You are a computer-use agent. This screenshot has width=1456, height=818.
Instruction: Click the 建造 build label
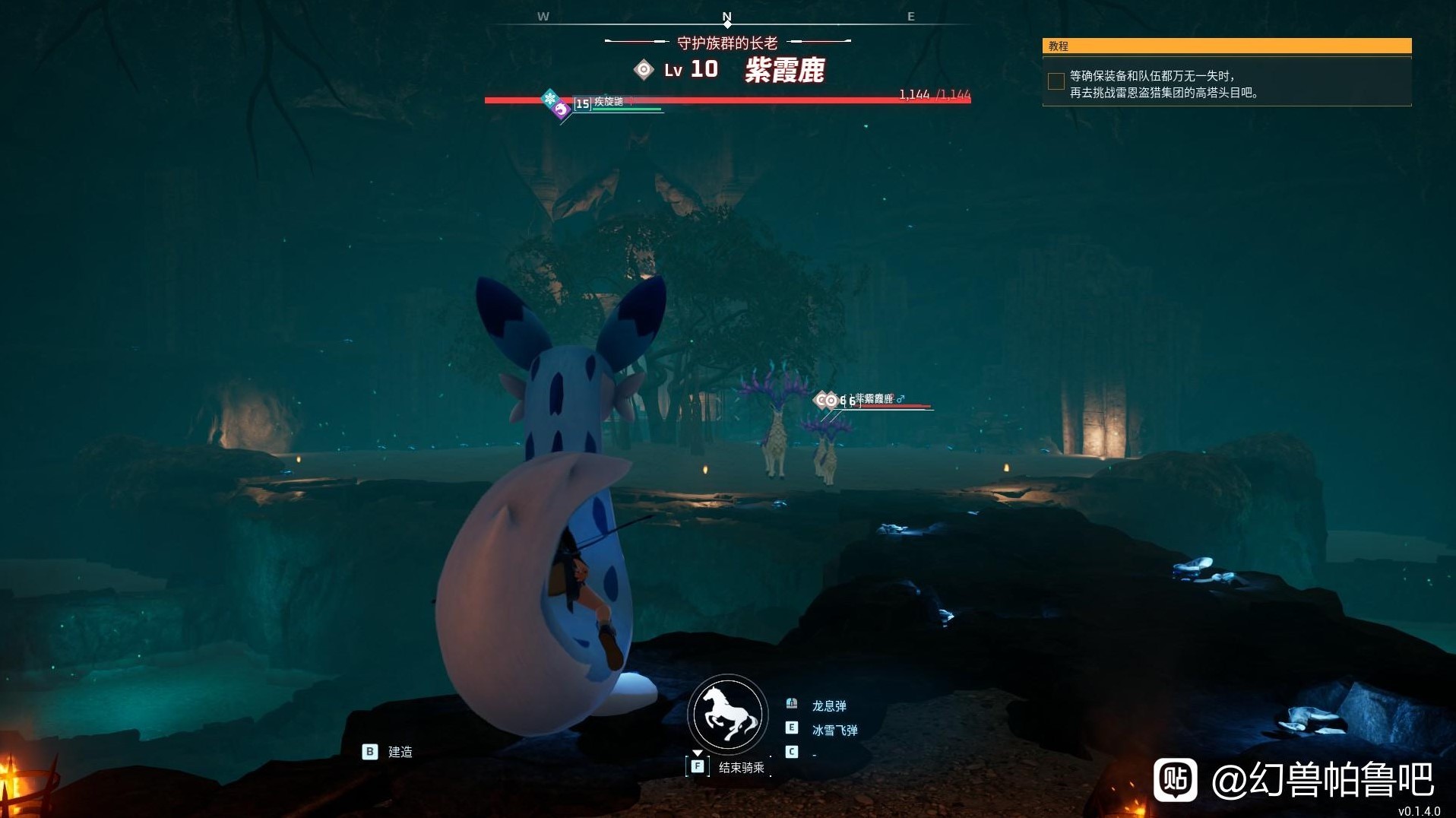tap(400, 752)
